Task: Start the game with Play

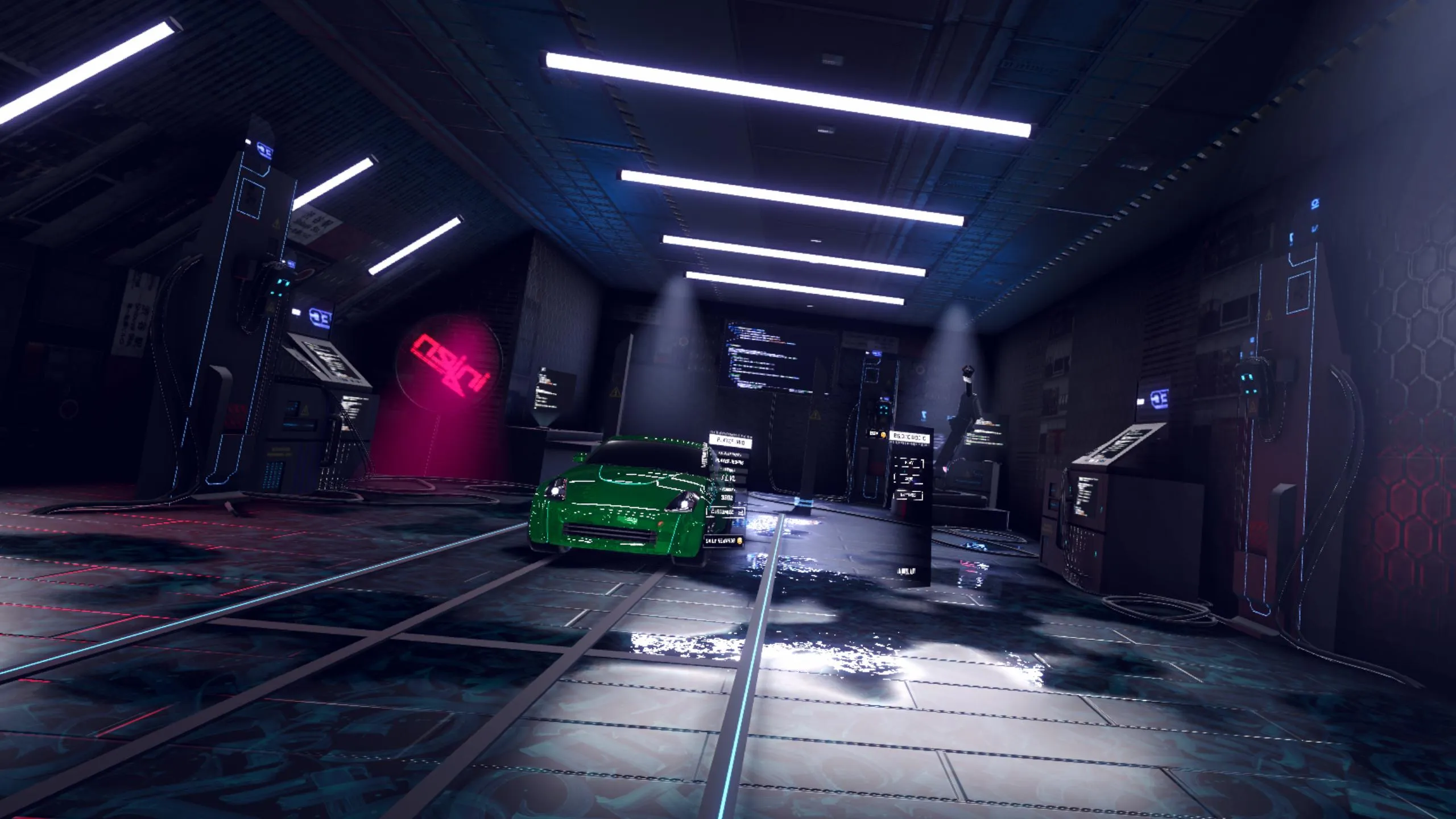Action: point(908,464)
